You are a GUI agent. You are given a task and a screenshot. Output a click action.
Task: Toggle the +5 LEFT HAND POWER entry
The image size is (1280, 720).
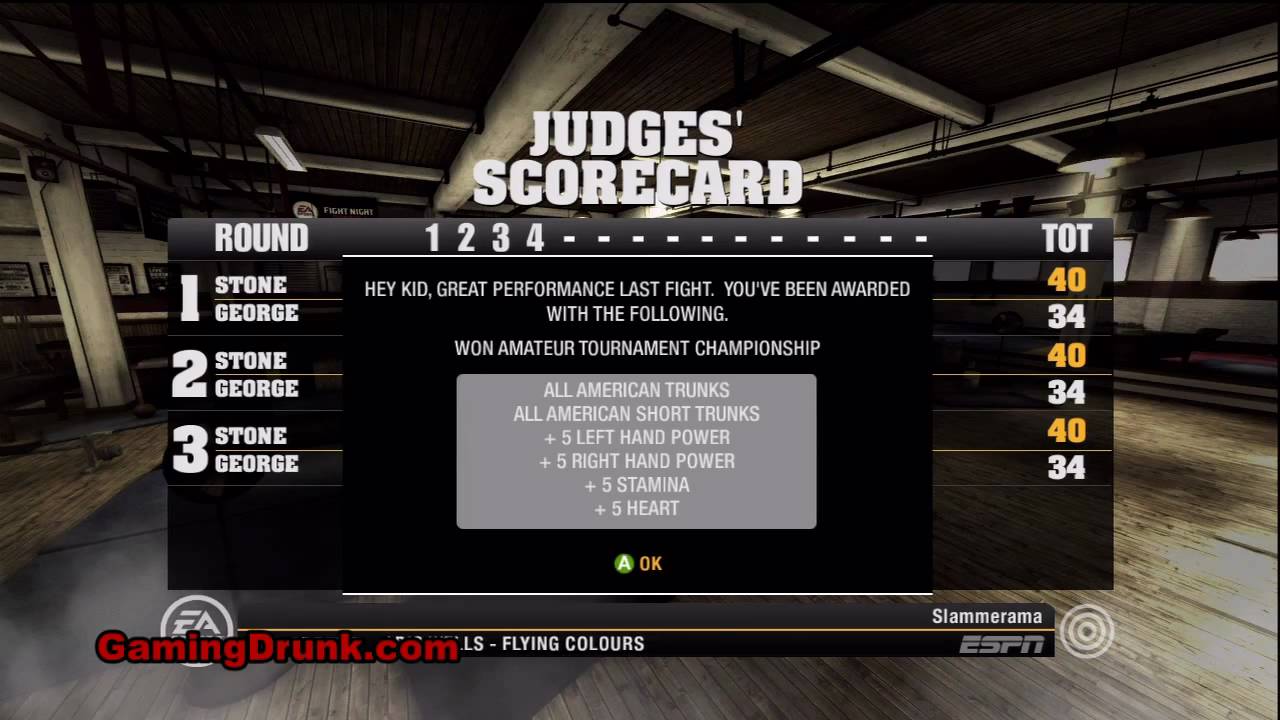(x=637, y=437)
